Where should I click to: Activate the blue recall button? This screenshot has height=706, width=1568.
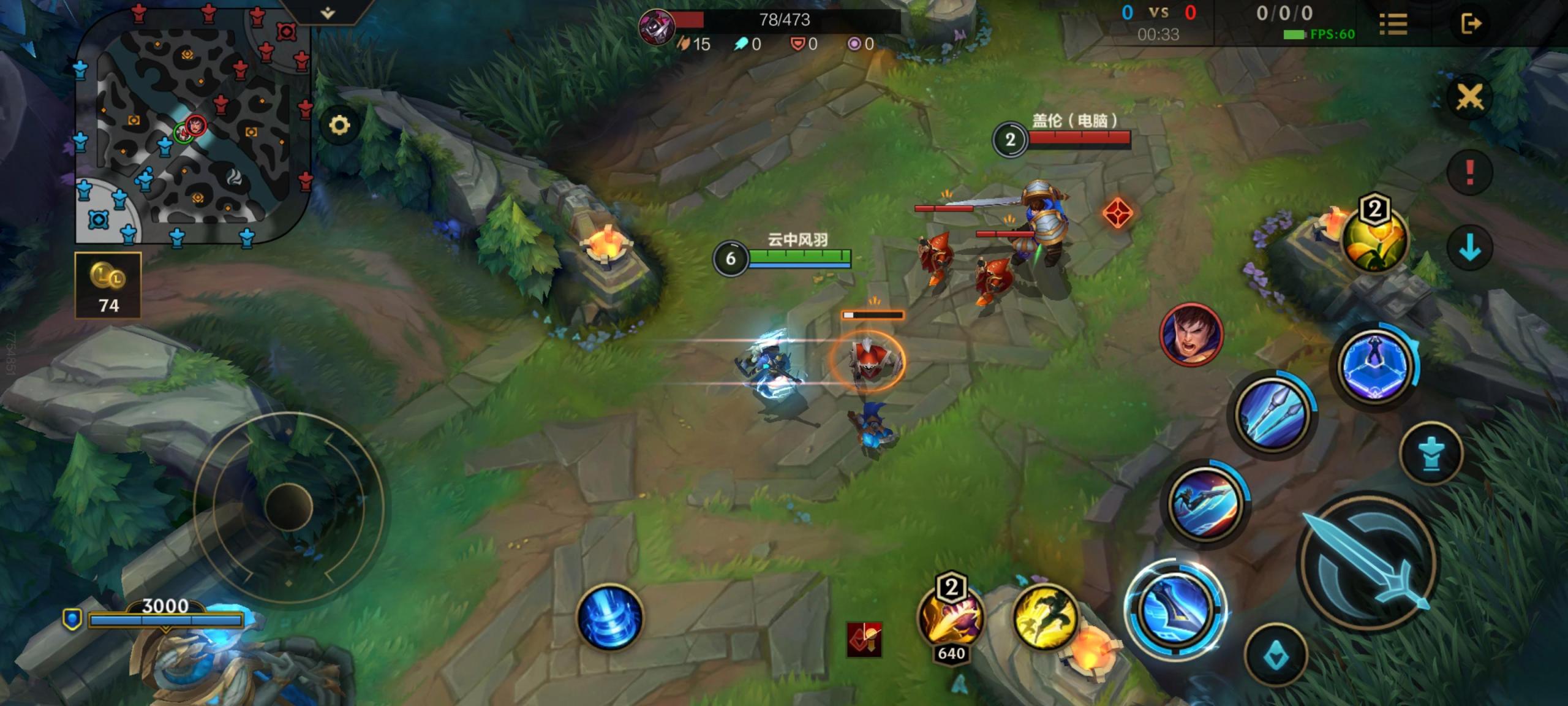pyautogui.click(x=609, y=617)
